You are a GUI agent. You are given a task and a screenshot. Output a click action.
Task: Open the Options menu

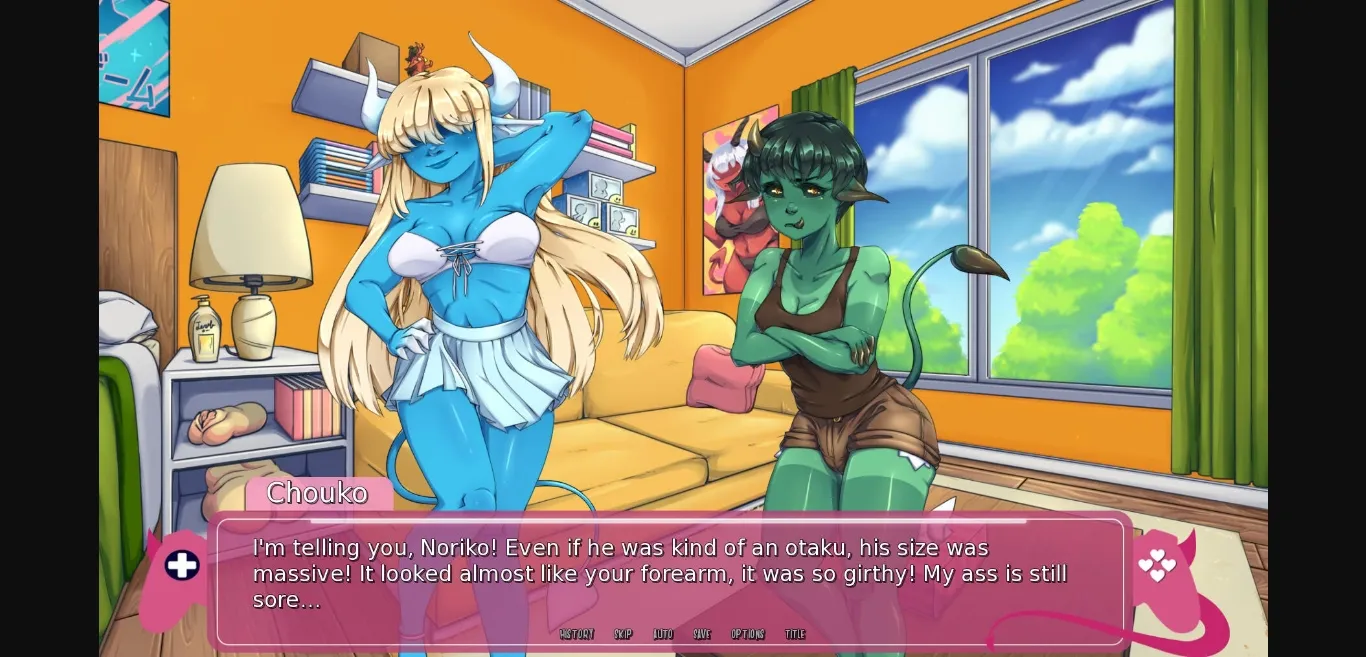748,634
